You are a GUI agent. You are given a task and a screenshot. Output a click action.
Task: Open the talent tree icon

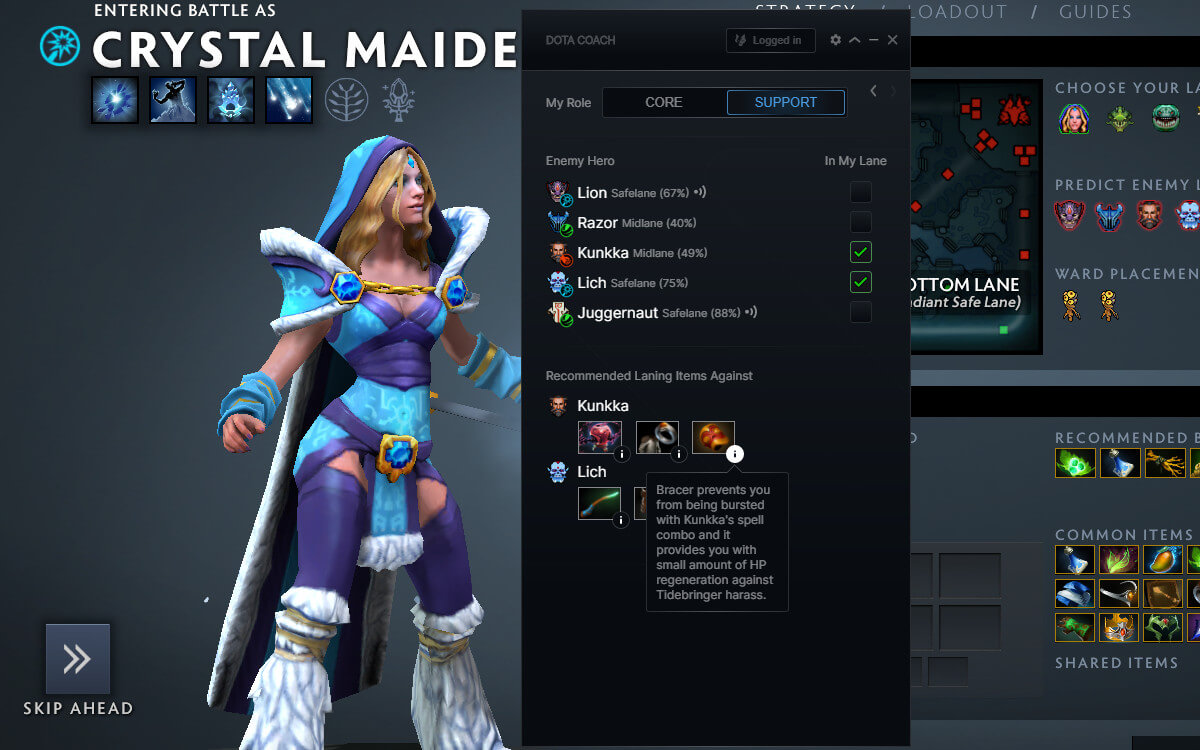pyautogui.click(x=347, y=100)
